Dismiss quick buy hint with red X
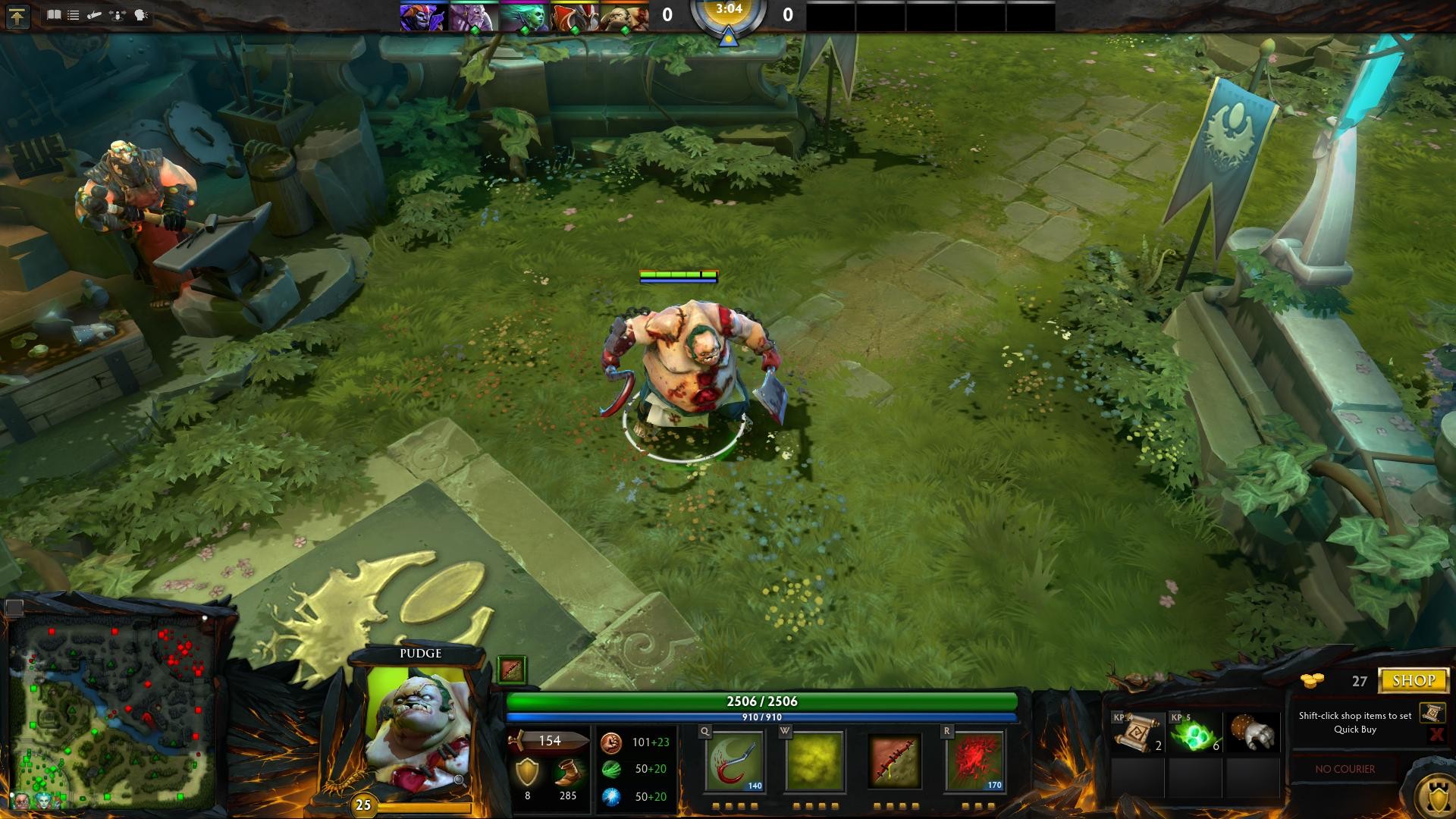The height and width of the screenshot is (819, 1456). (x=1438, y=735)
